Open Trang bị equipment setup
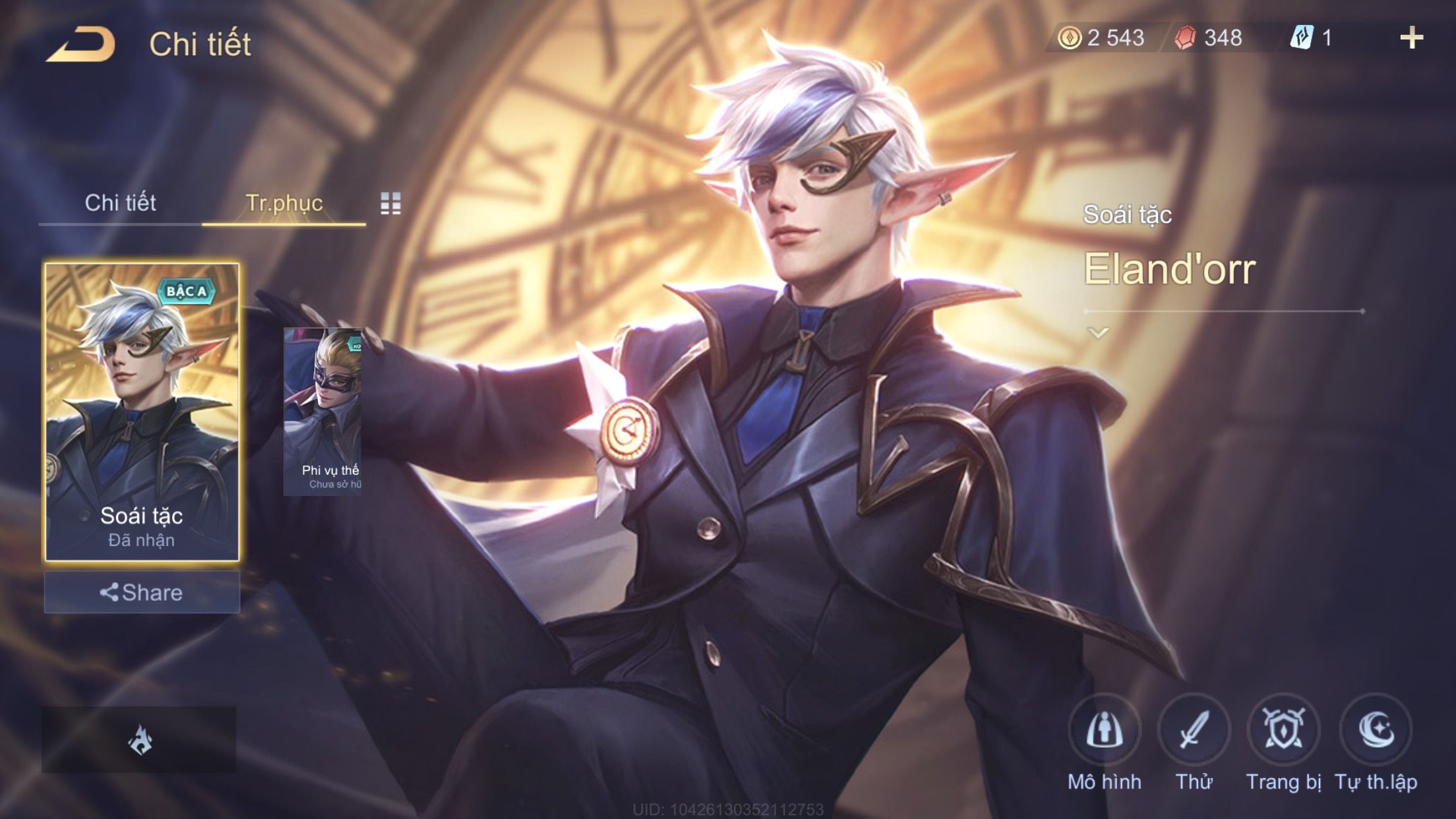Image resolution: width=1456 pixels, height=819 pixels. pos(1283,731)
